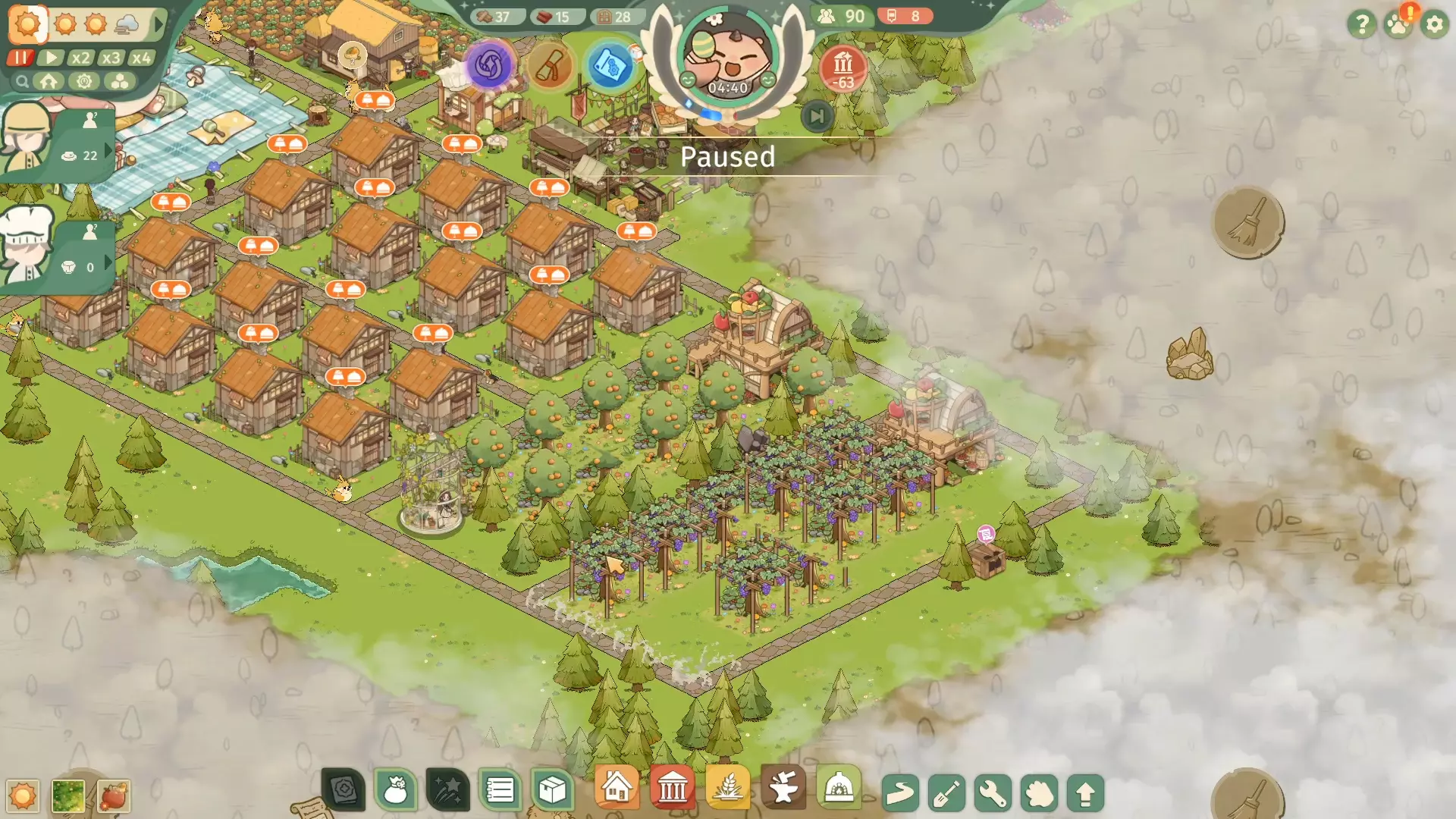This screenshot has height=819, width=1456.
Task: Select the road-building path tool
Action: pyautogui.click(x=900, y=793)
